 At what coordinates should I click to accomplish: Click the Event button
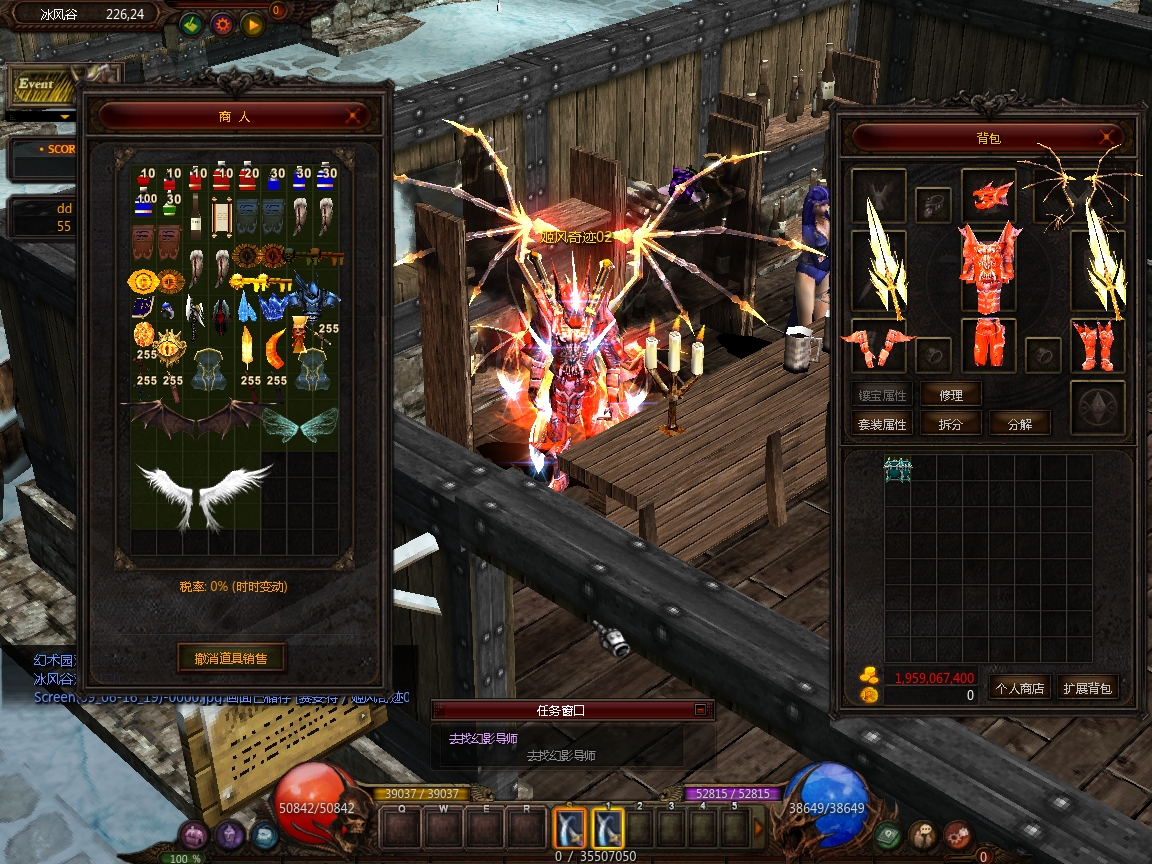(37, 85)
